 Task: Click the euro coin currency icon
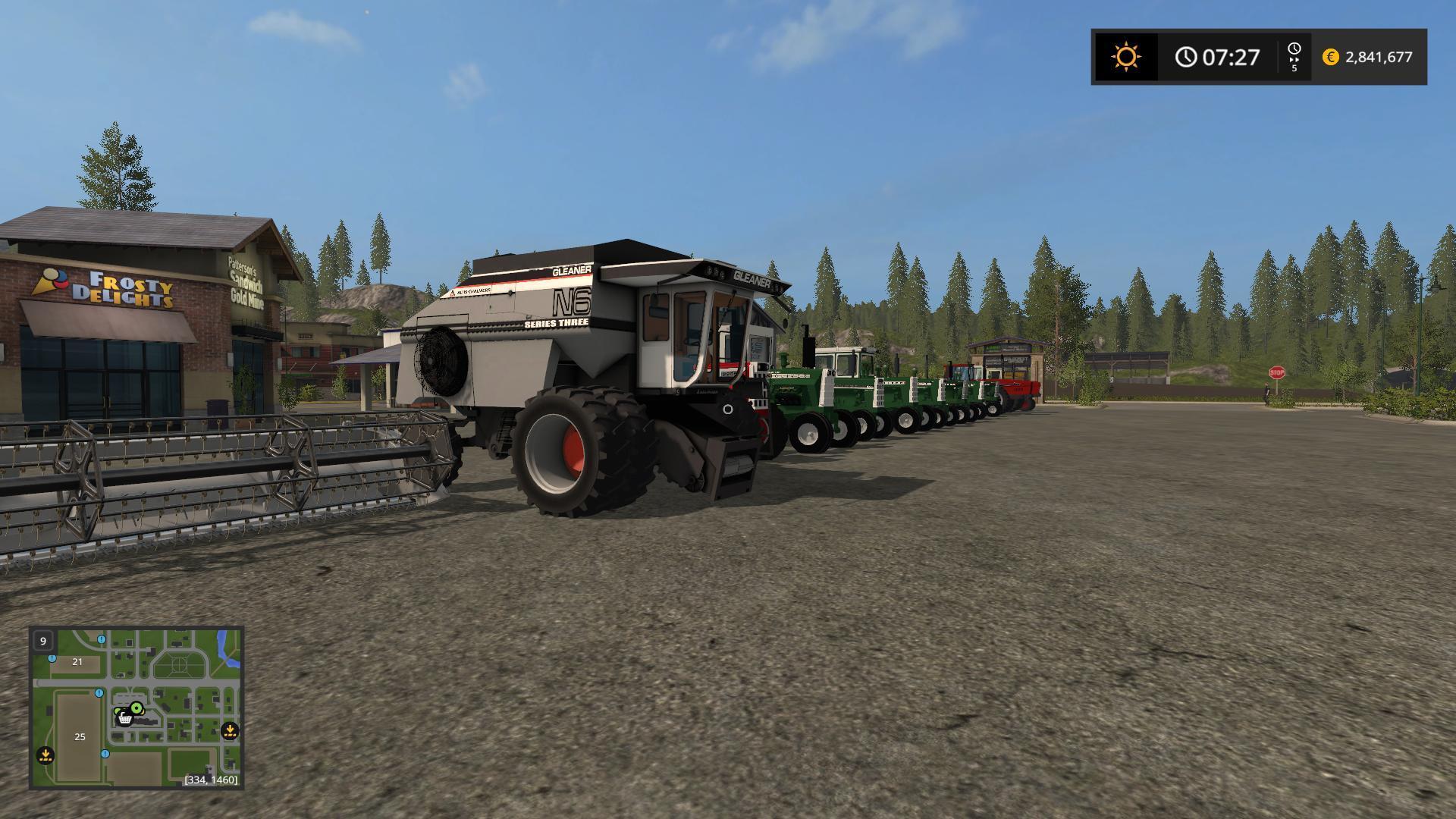pyautogui.click(x=1330, y=56)
